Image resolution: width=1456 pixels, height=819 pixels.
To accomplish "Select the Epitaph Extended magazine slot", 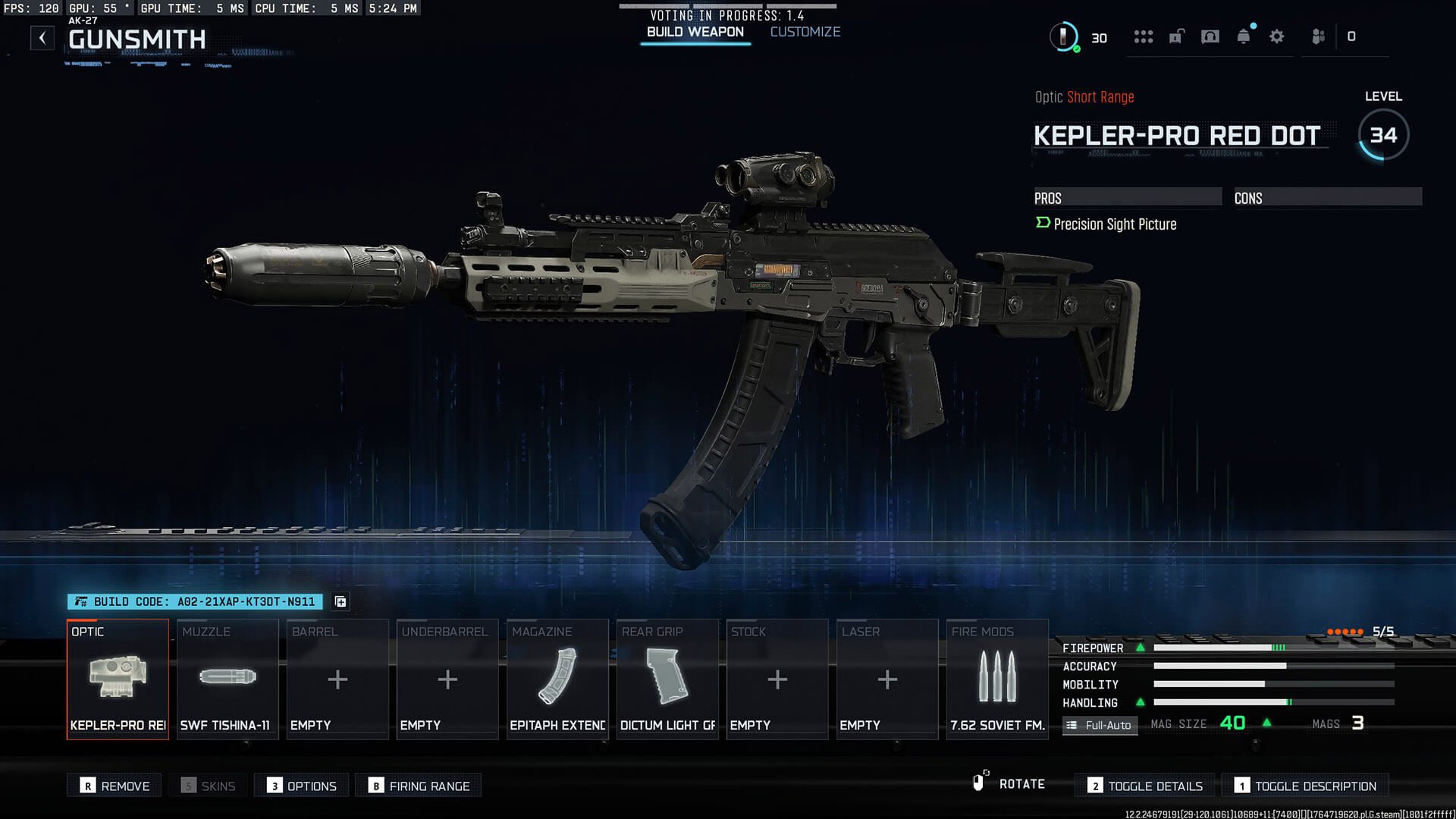I will click(x=557, y=679).
